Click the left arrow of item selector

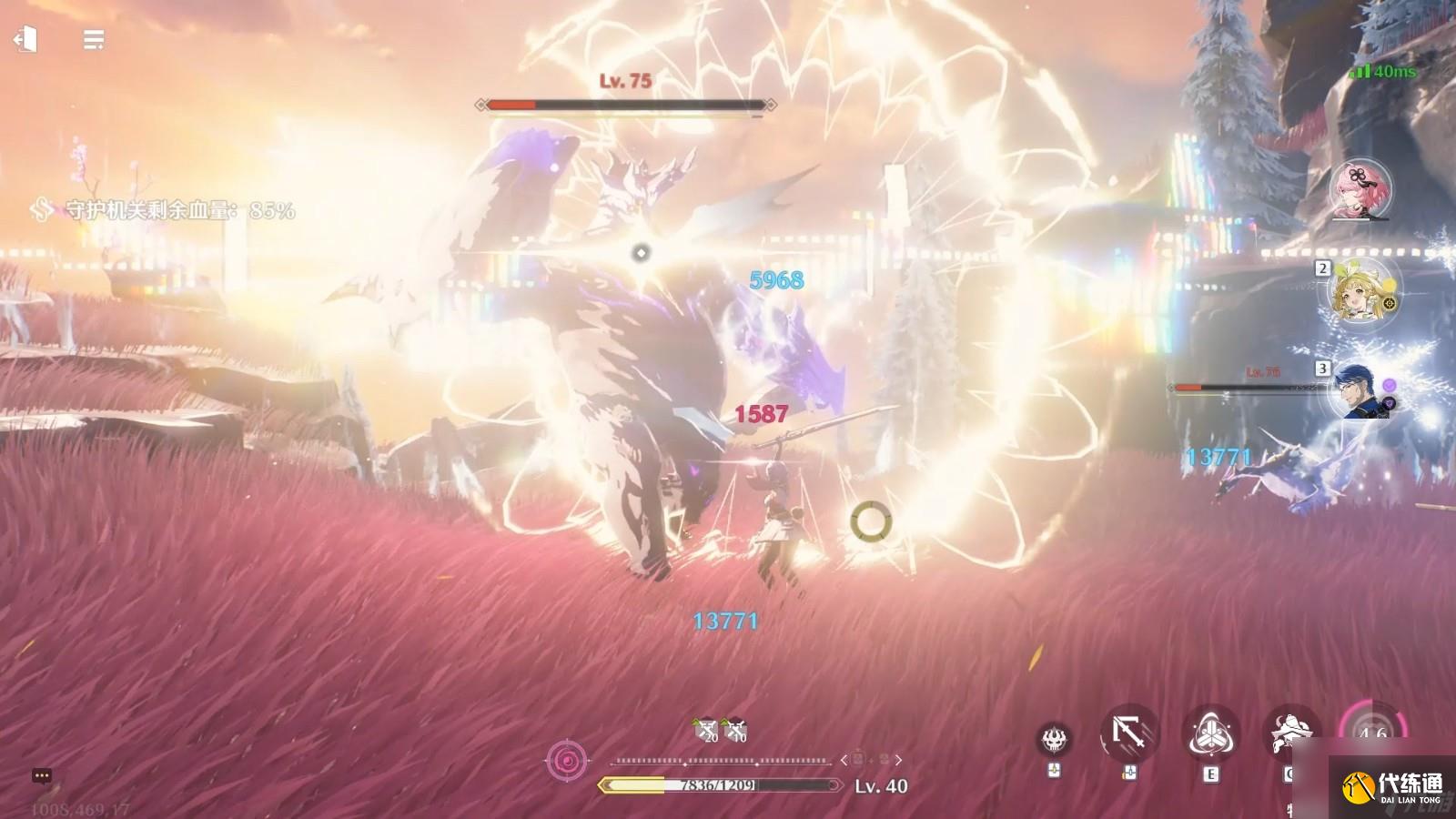point(844,759)
